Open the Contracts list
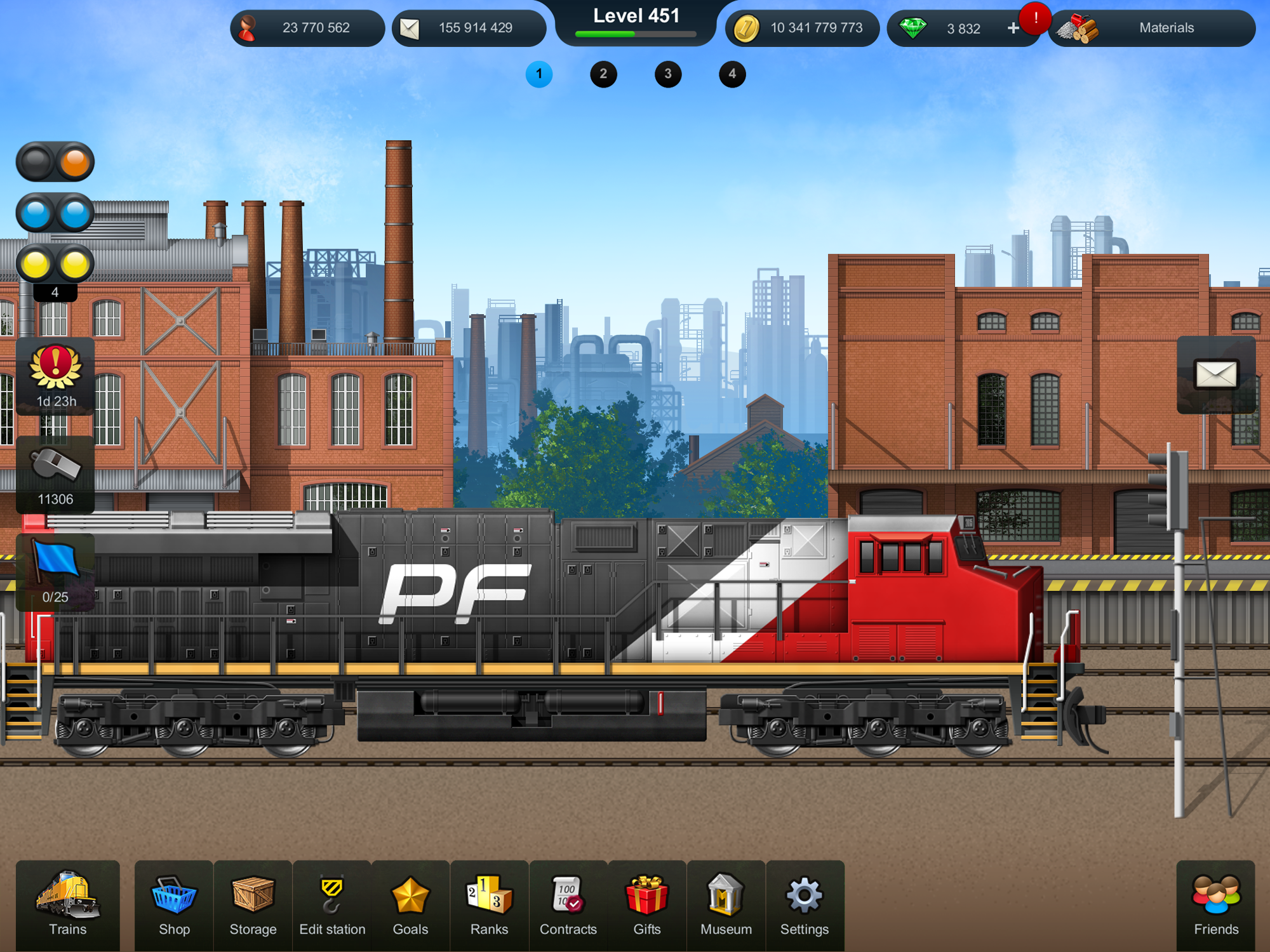 [568, 904]
